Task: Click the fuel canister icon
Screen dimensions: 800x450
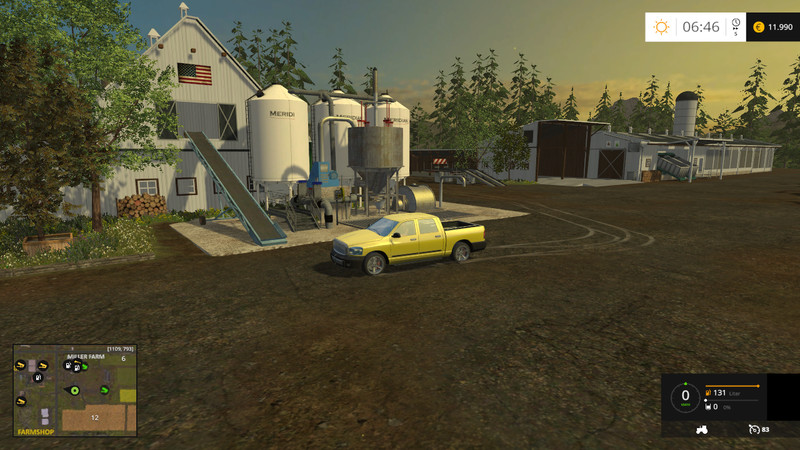Action: tap(709, 393)
